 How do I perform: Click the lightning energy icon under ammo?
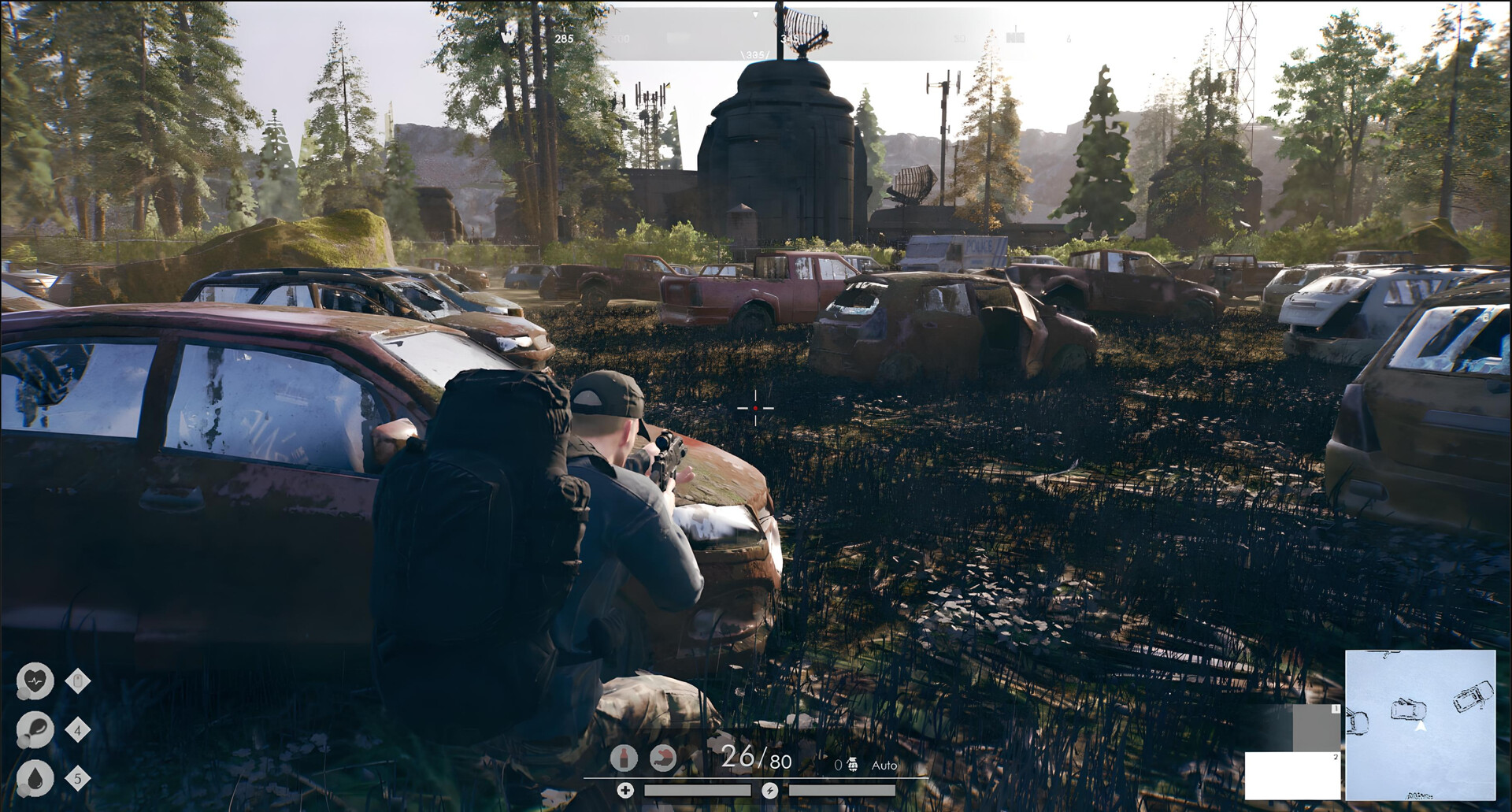click(x=771, y=790)
